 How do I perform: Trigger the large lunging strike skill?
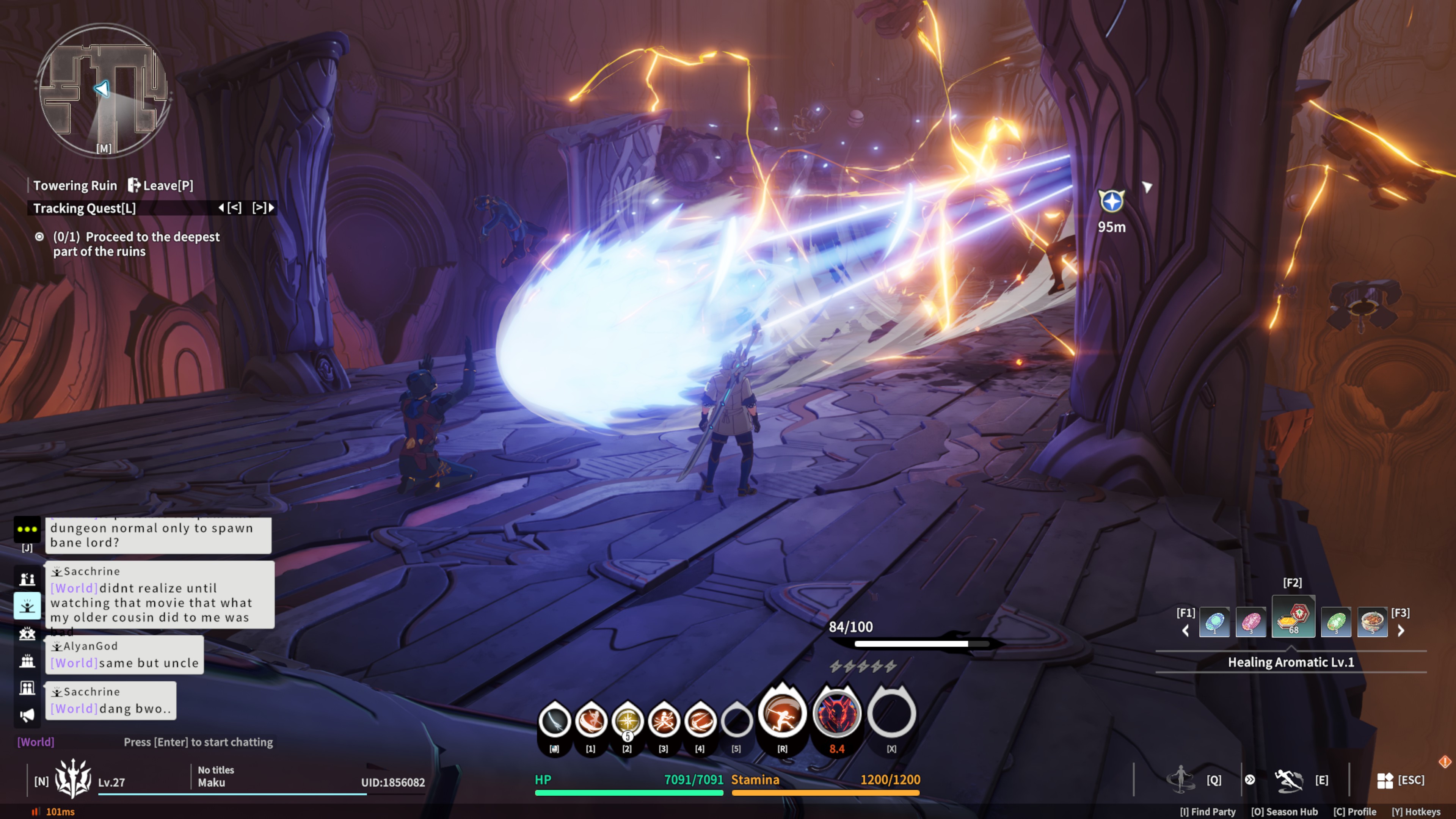[x=782, y=713]
